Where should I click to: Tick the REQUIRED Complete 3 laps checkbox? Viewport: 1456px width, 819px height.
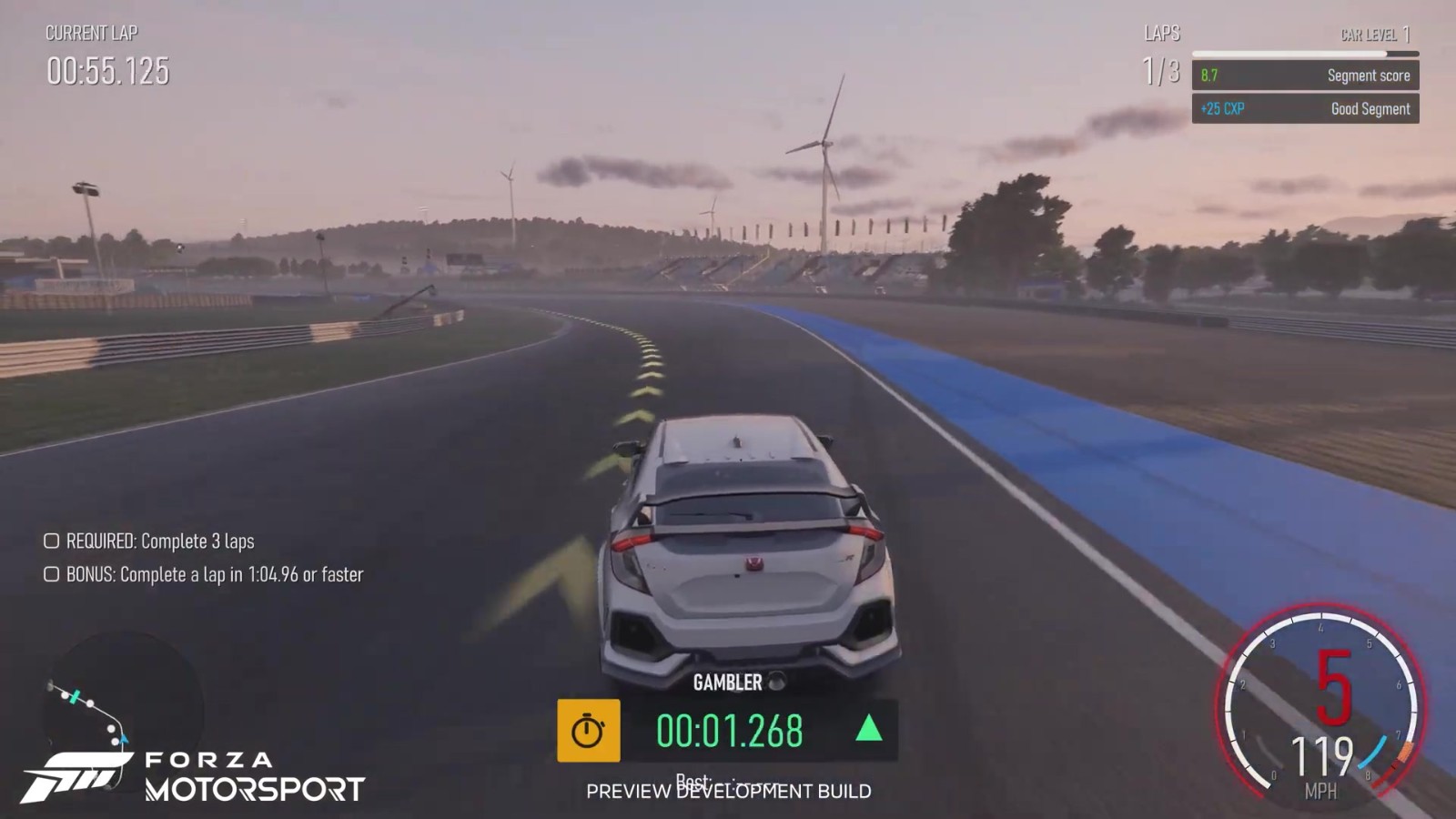point(52,541)
